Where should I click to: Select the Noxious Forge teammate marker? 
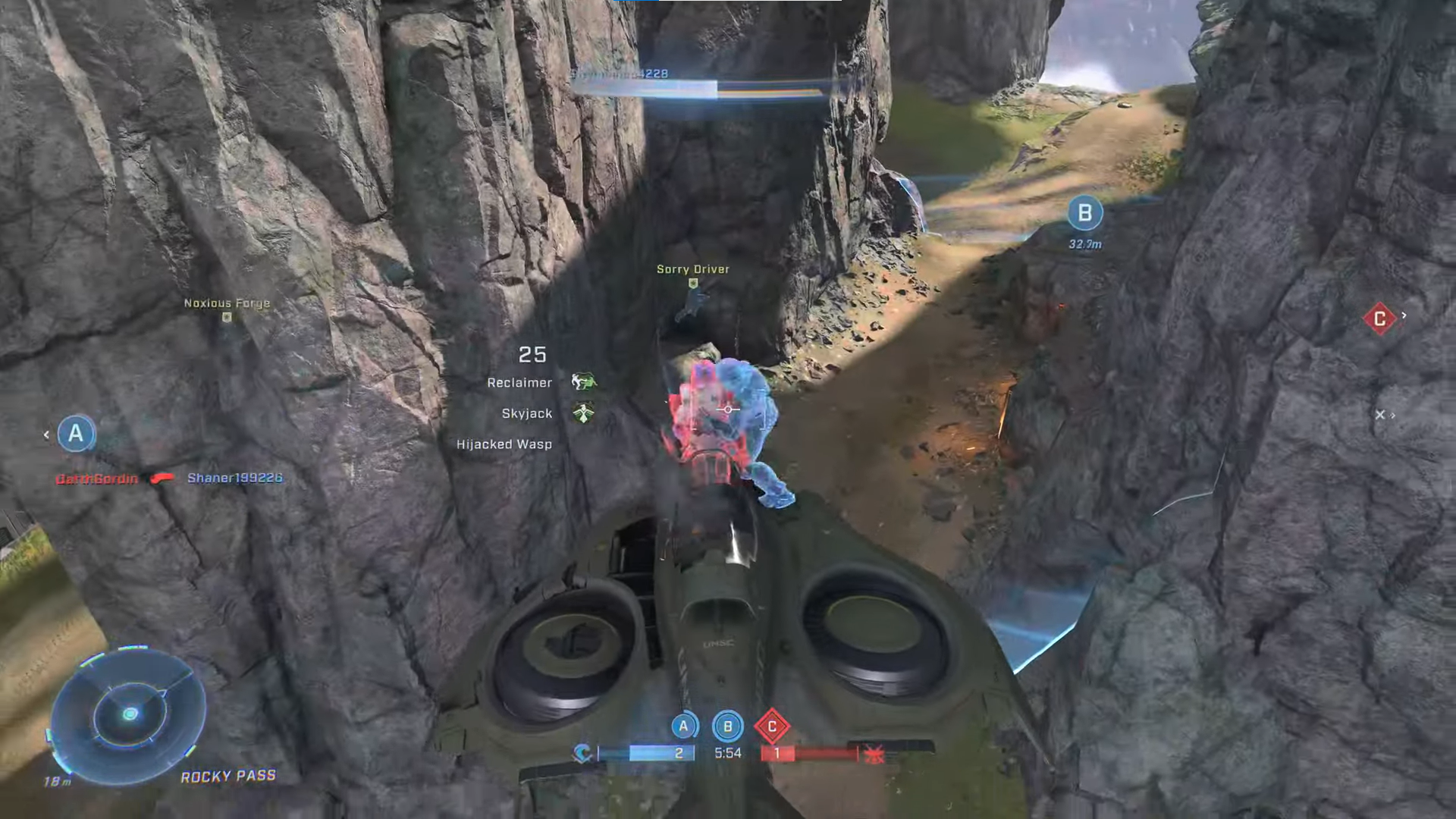(x=226, y=317)
